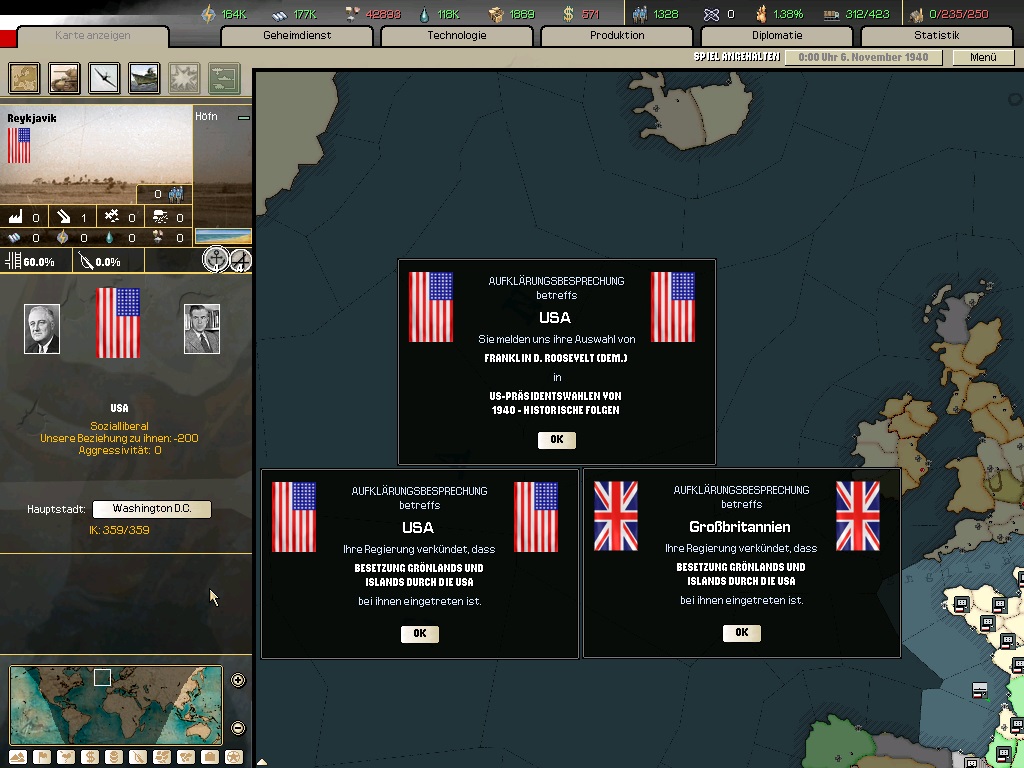Viewport: 1024px width, 768px height.
Task: Select the airplane air units icon
Action: click(104, 77)
